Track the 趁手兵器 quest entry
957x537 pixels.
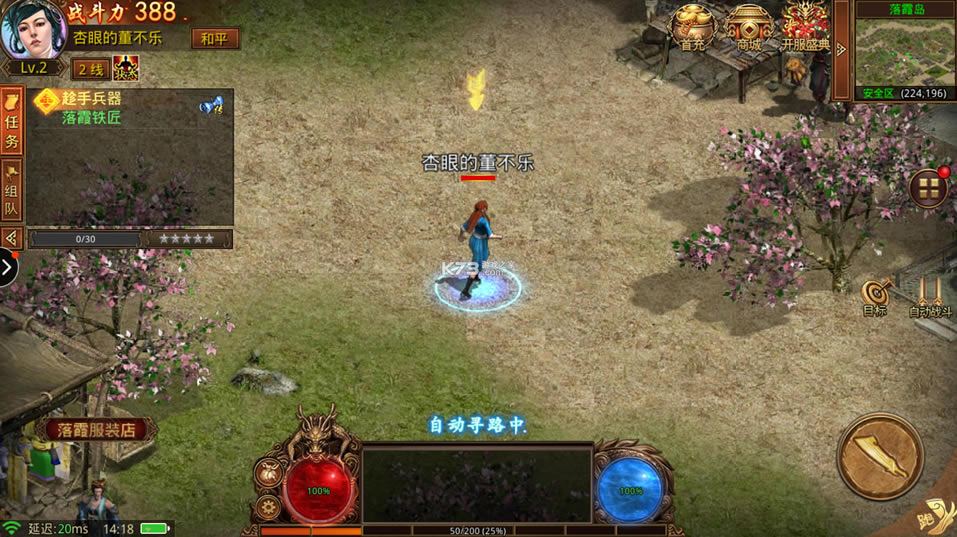(x=90, y=98)
